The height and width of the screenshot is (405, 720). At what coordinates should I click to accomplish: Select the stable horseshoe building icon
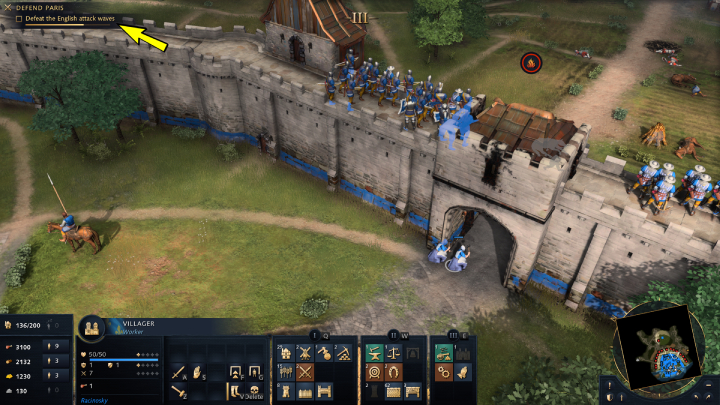click(392, 372)
